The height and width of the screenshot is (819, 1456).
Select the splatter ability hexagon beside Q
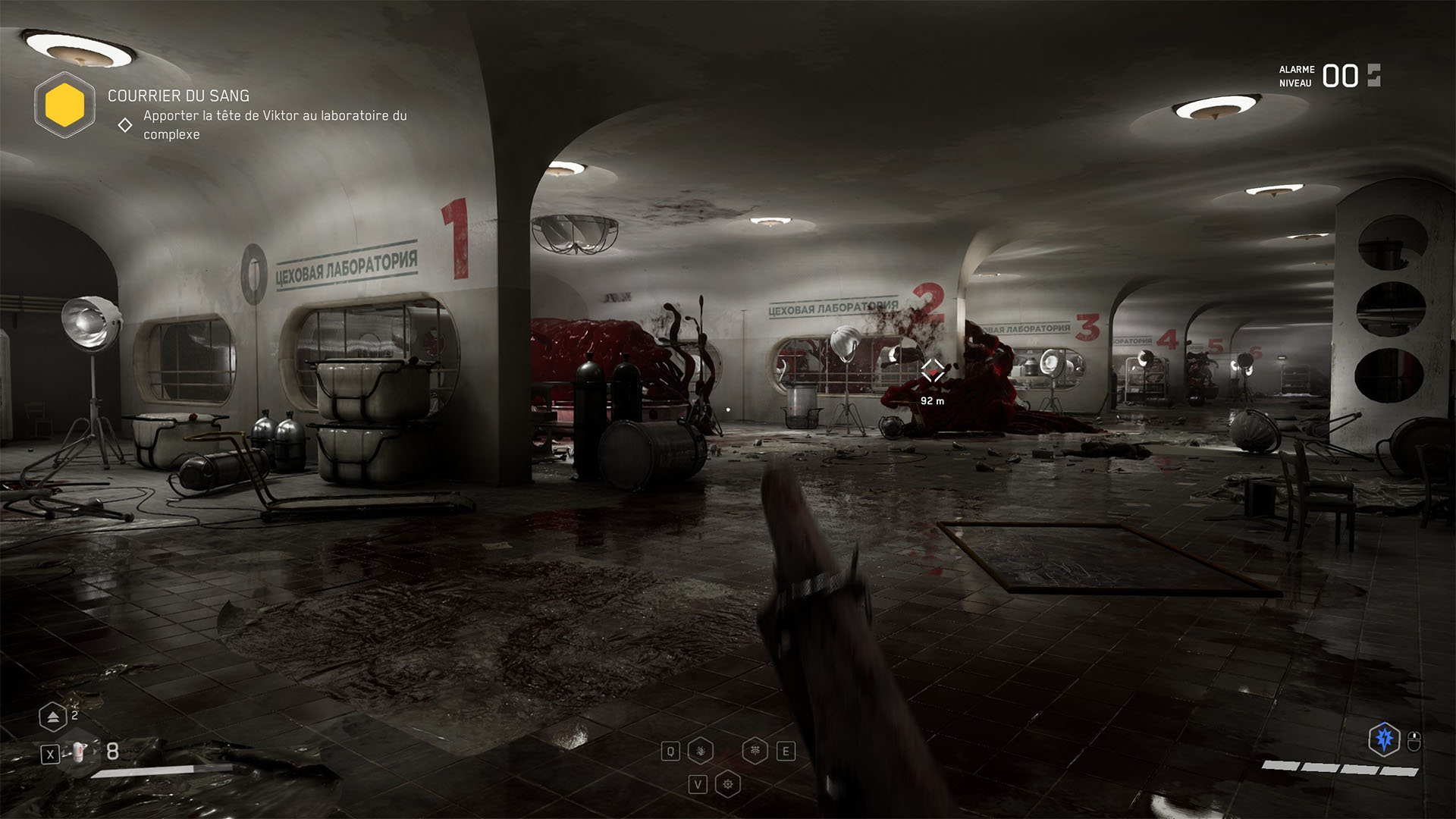point(701,751)
